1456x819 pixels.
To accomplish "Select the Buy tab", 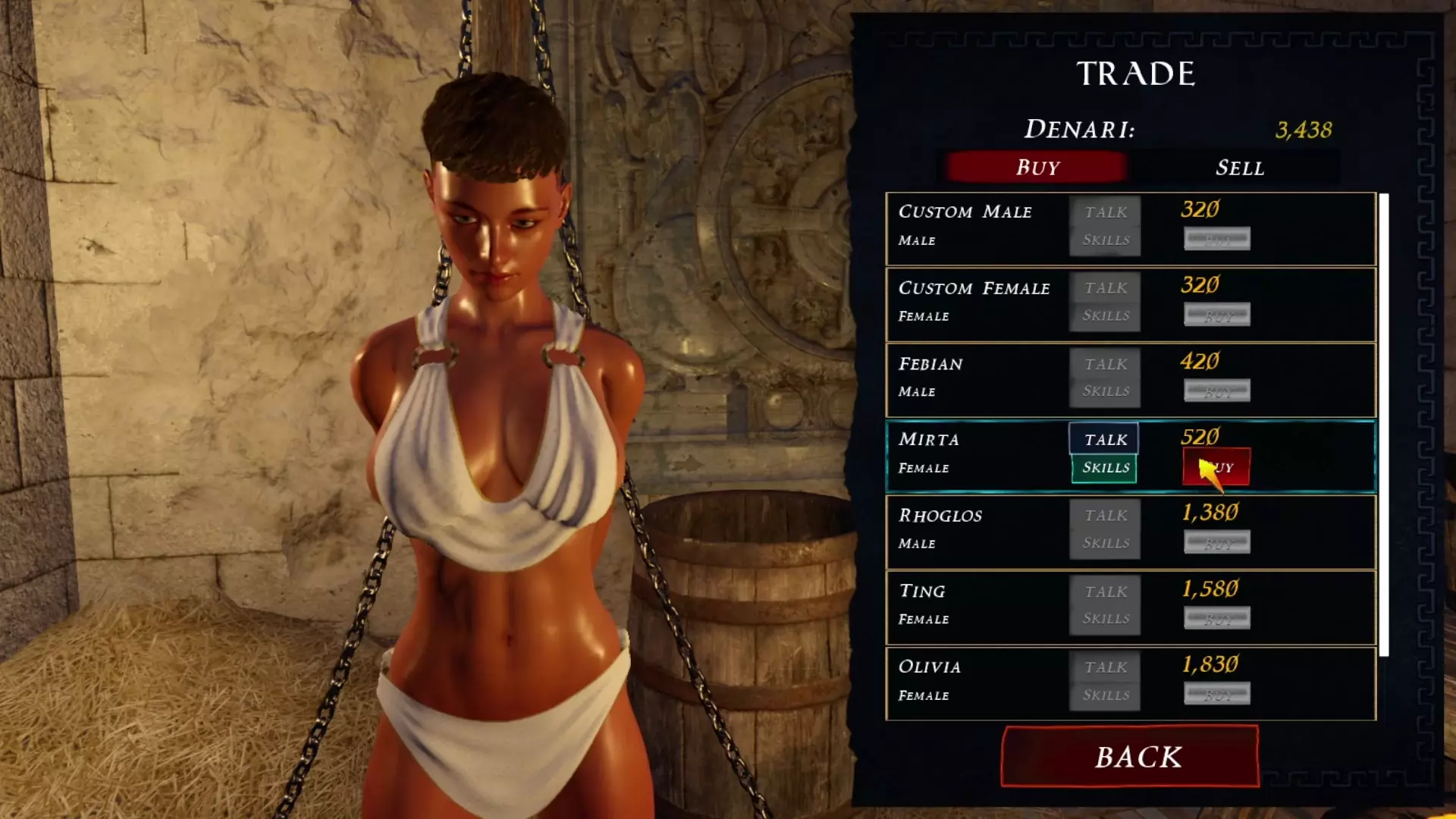I will pos(1037,168).
